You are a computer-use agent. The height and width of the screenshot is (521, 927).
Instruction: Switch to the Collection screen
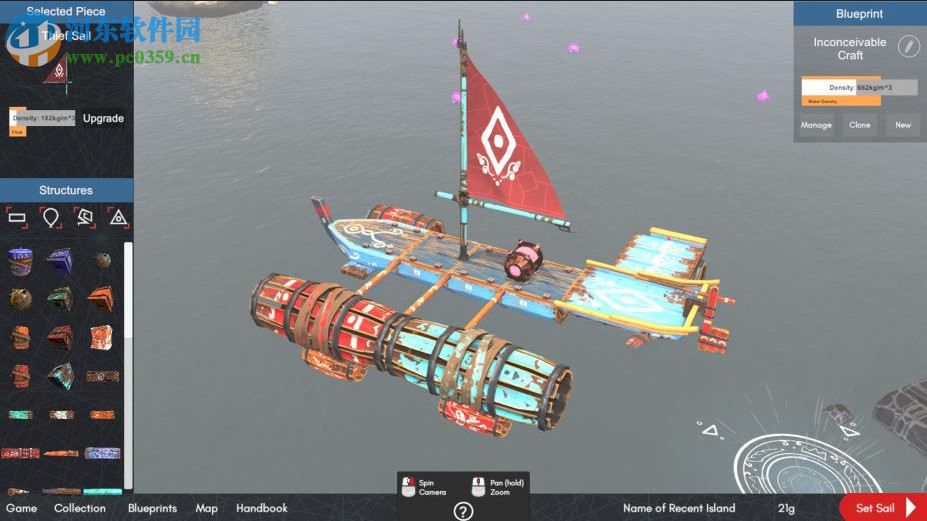pyautogui.click(x=80, y=508)
